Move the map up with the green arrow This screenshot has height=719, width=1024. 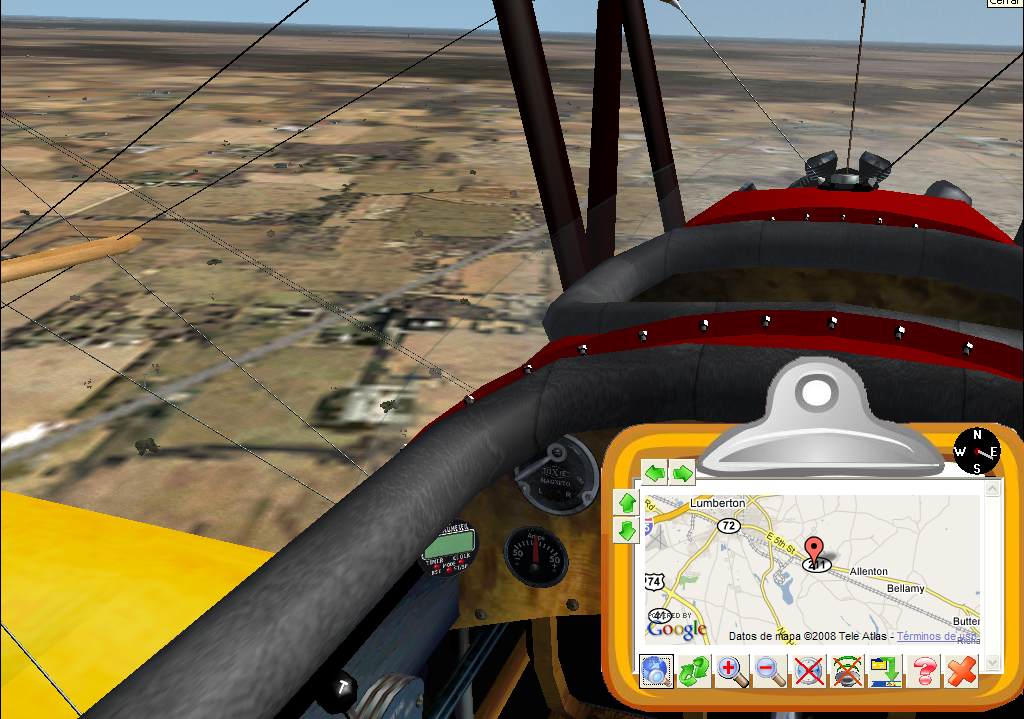pyautogui.click(x=627, y=503)
